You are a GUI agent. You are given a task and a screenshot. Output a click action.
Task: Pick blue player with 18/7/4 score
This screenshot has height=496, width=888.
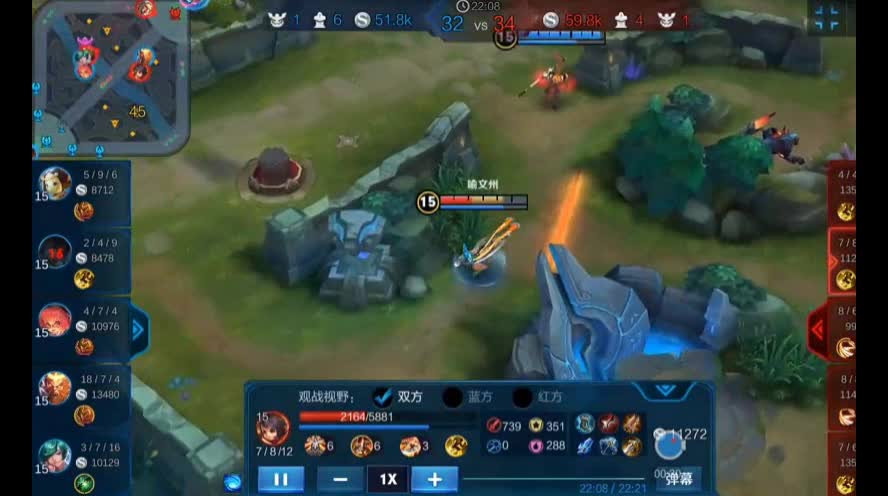(78, 394)
